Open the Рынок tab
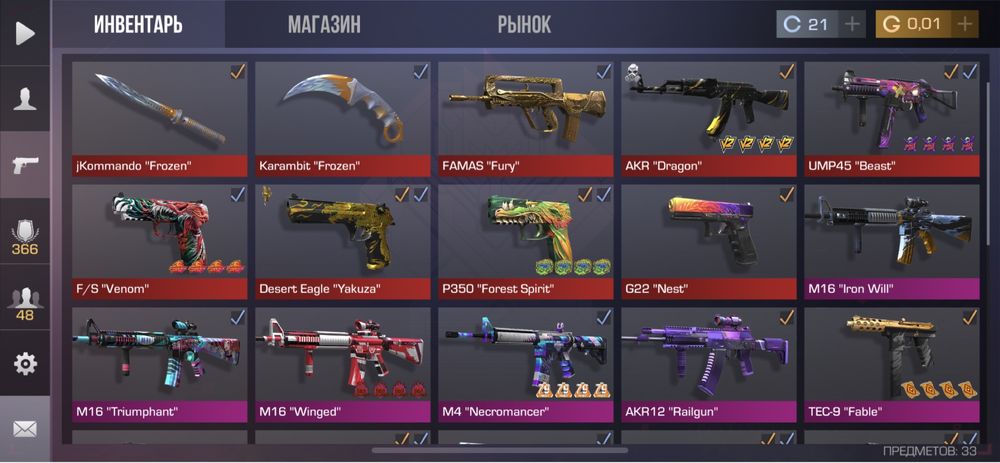The image size is (1000, 463). (524, 24)
